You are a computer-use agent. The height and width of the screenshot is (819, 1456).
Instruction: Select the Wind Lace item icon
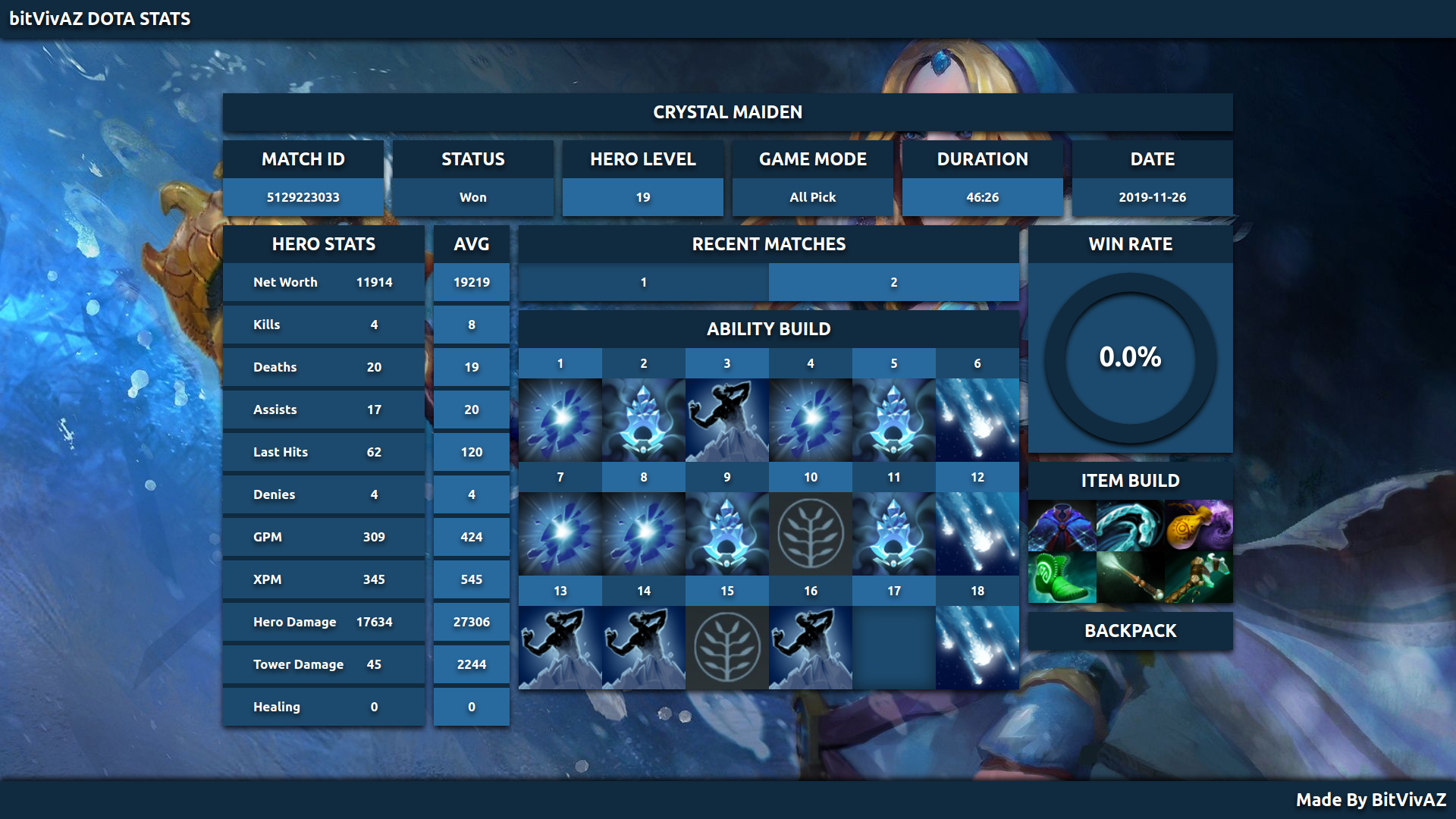pos(1130,526)
